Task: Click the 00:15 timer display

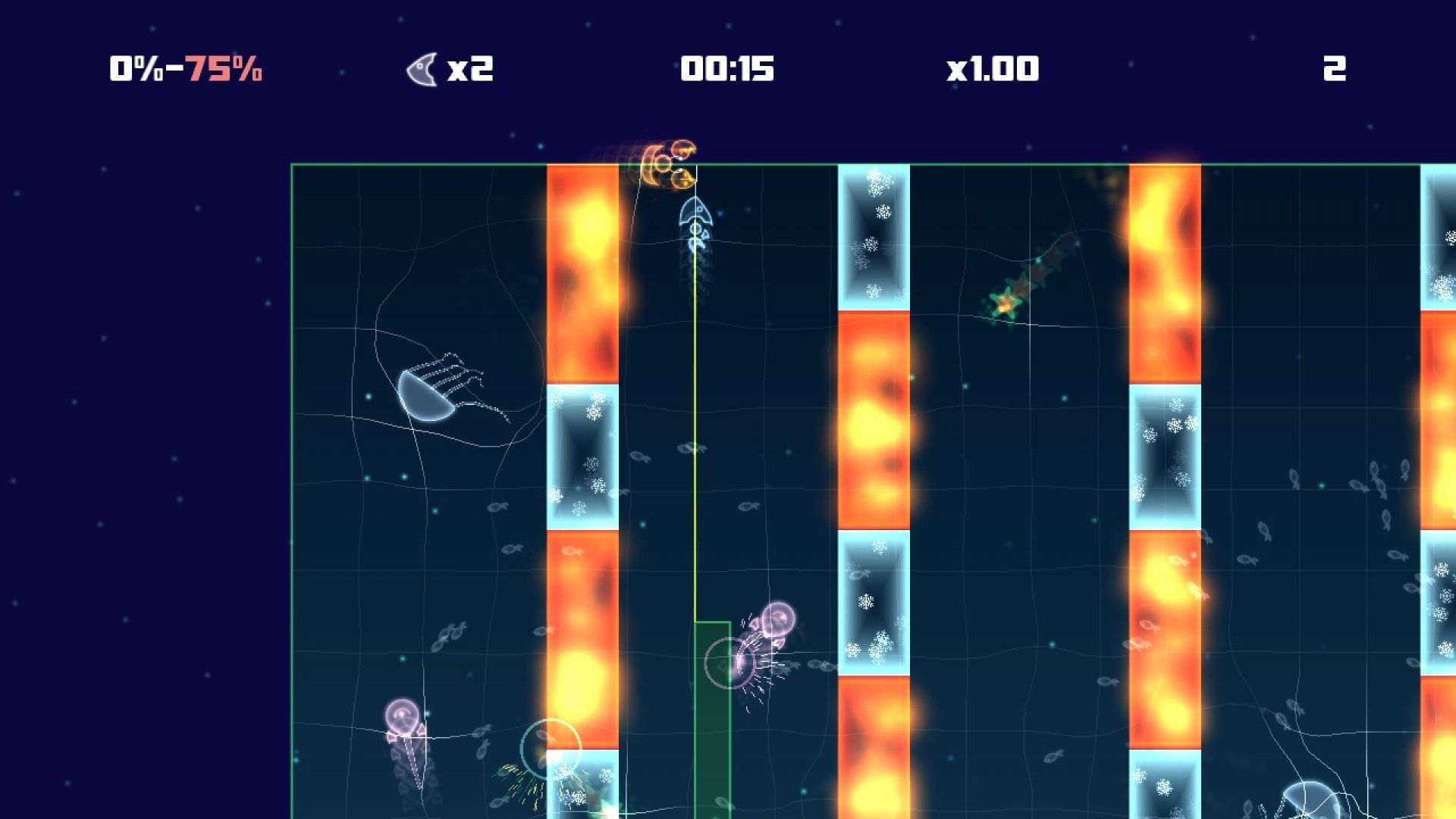Action: click(x=727, y=69)
